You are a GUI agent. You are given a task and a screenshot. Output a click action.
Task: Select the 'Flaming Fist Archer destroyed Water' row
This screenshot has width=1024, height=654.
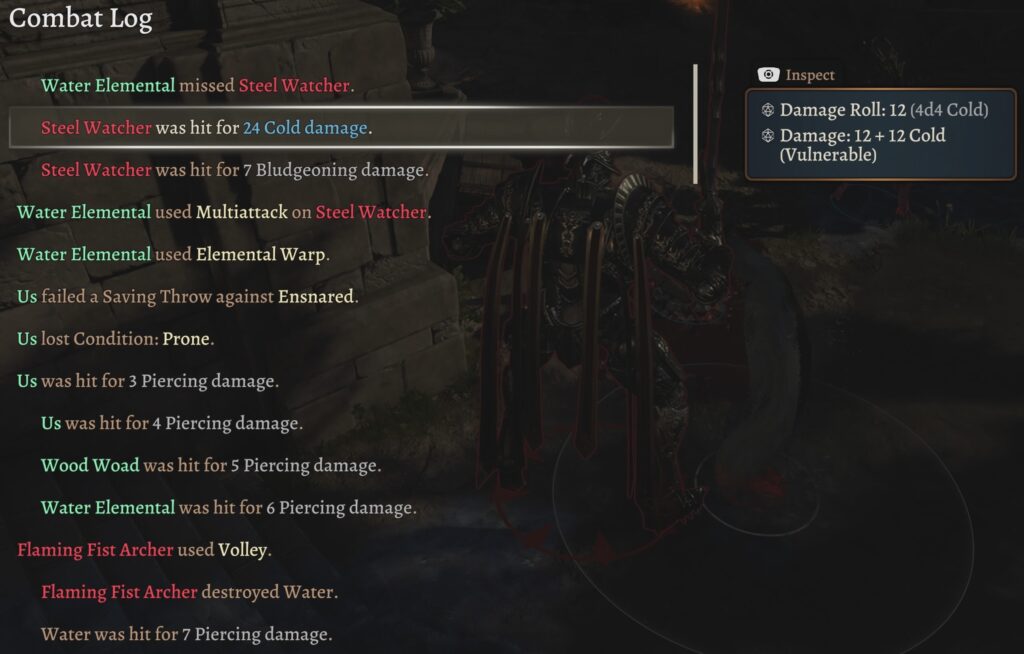pos(189,592)
